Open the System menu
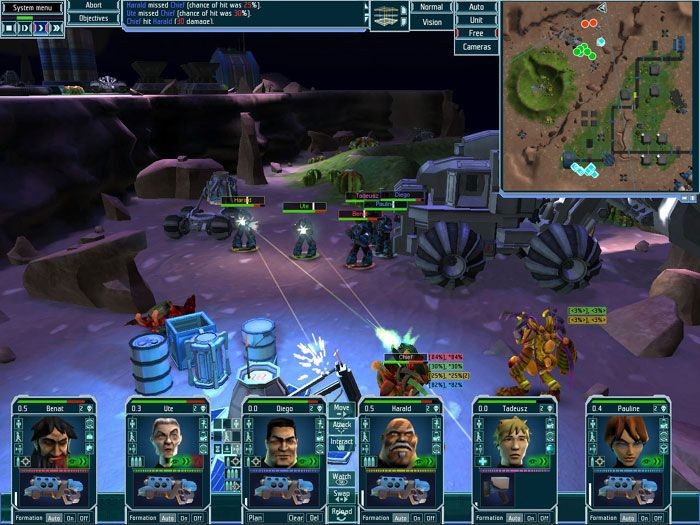Screen dimensions: 700x525 [32, 7]
